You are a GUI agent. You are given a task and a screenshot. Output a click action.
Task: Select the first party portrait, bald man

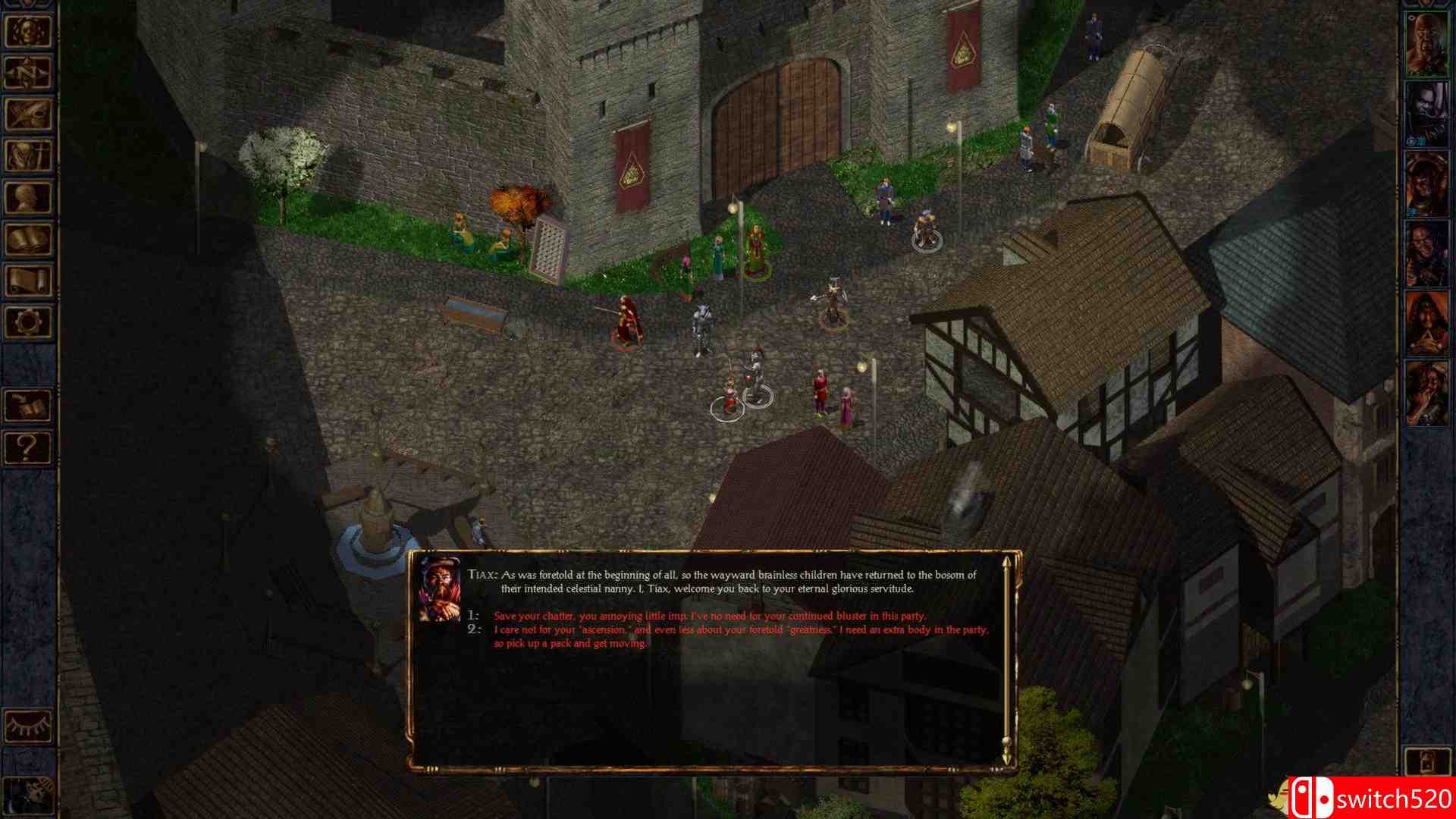click(x=1426, y=43)
